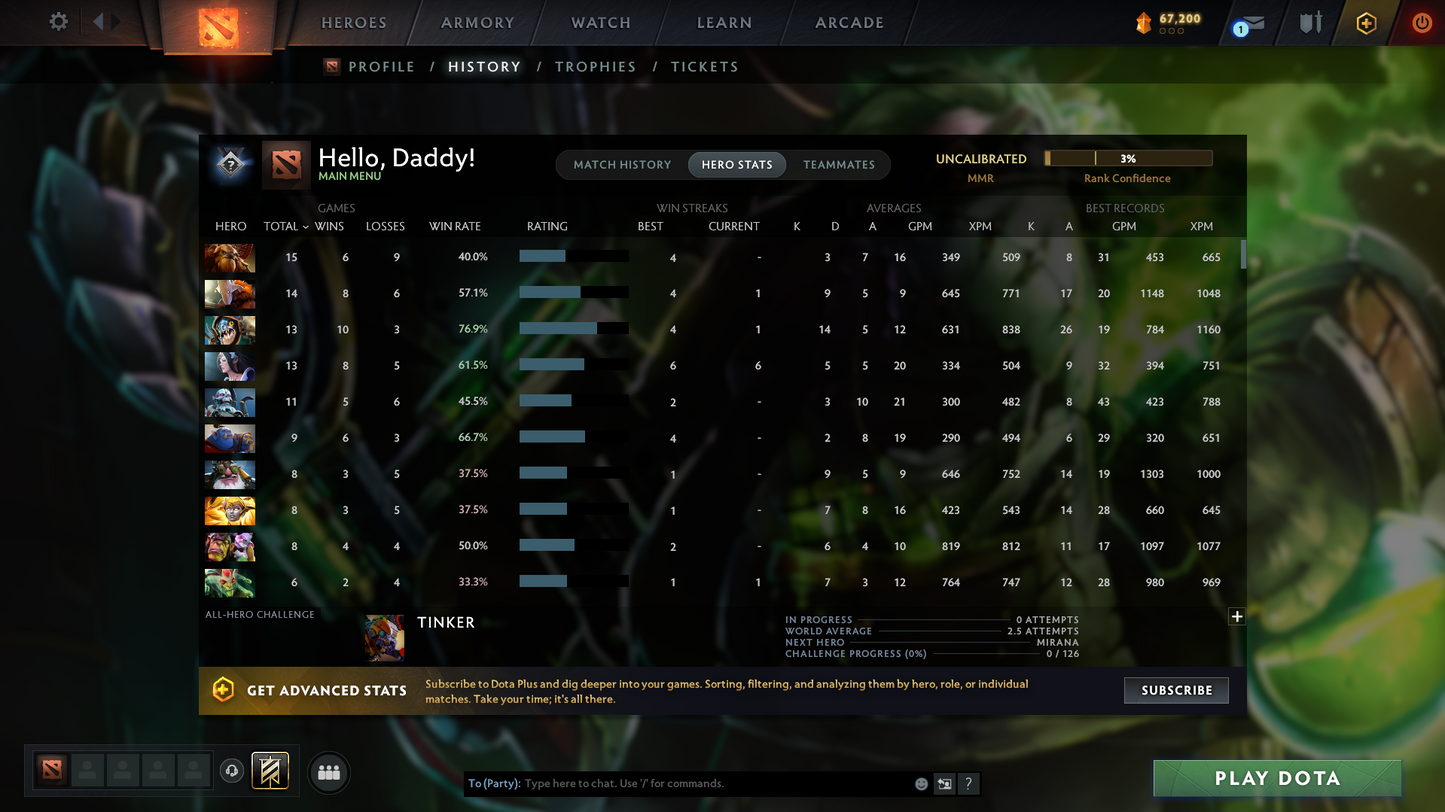Click the Rank Confidence progress bar

pyautogui.click(x=1128, y=157)
